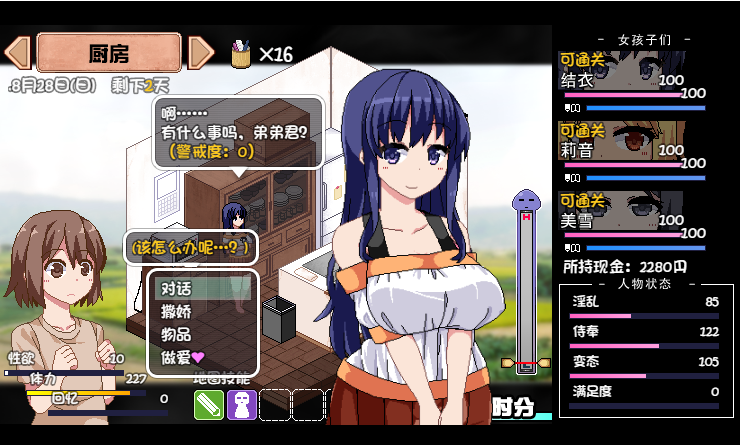Choose 撒娇 from the action menu
740x445 pixels.
click(177, 311)
